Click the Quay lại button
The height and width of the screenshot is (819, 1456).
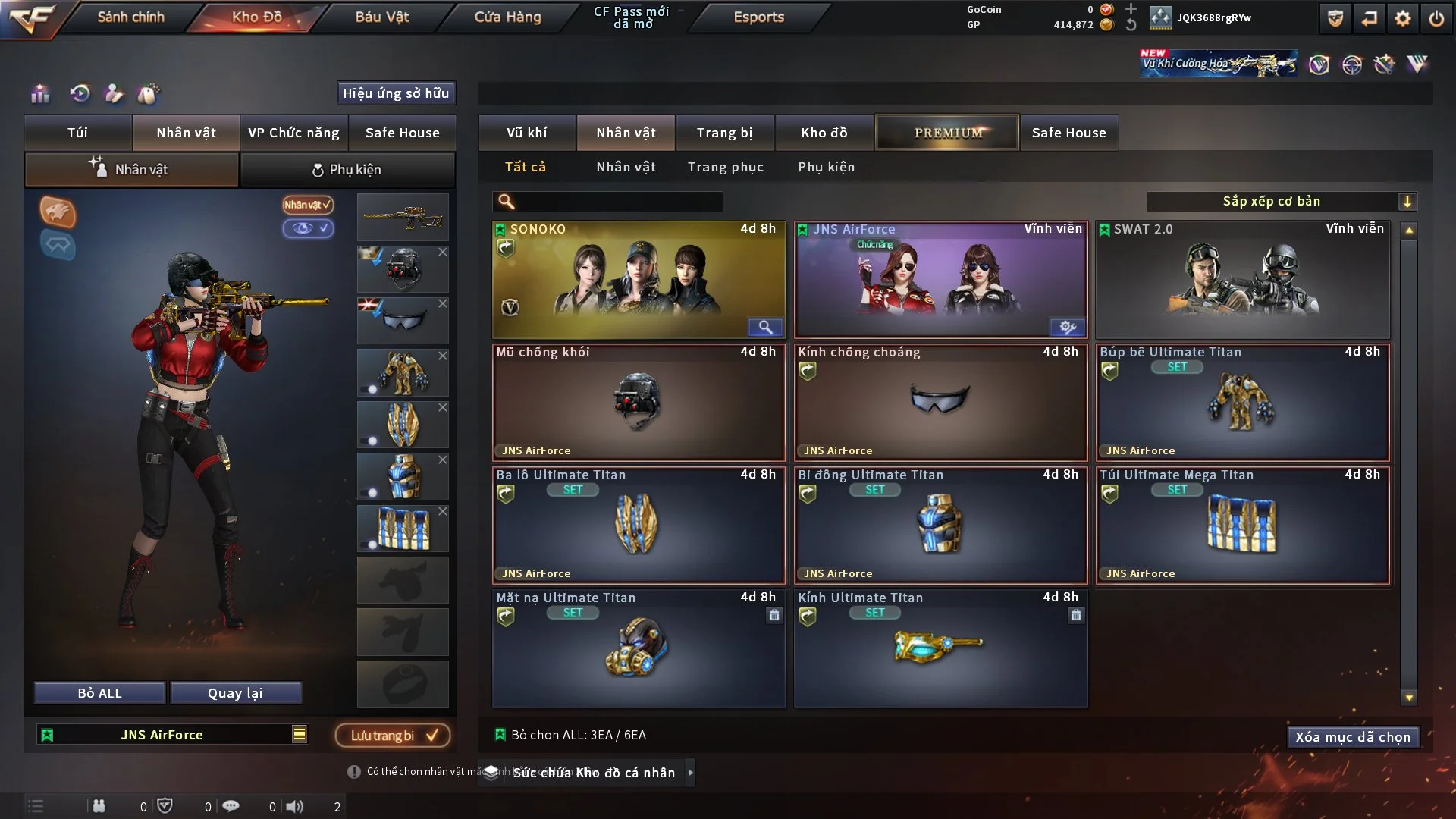[235, 693]
